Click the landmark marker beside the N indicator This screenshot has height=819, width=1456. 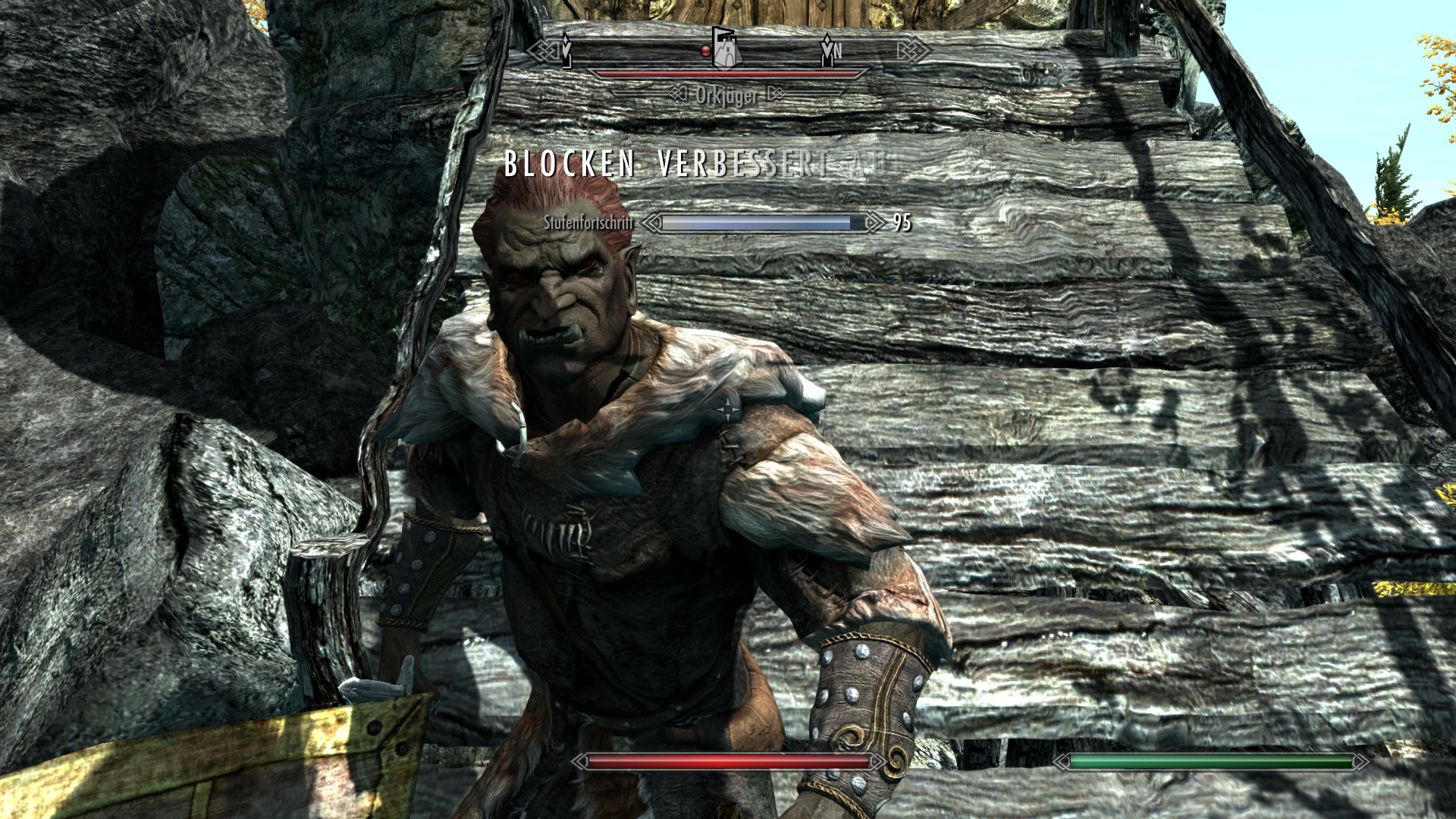pyautogui.click(x=827, y=53)
